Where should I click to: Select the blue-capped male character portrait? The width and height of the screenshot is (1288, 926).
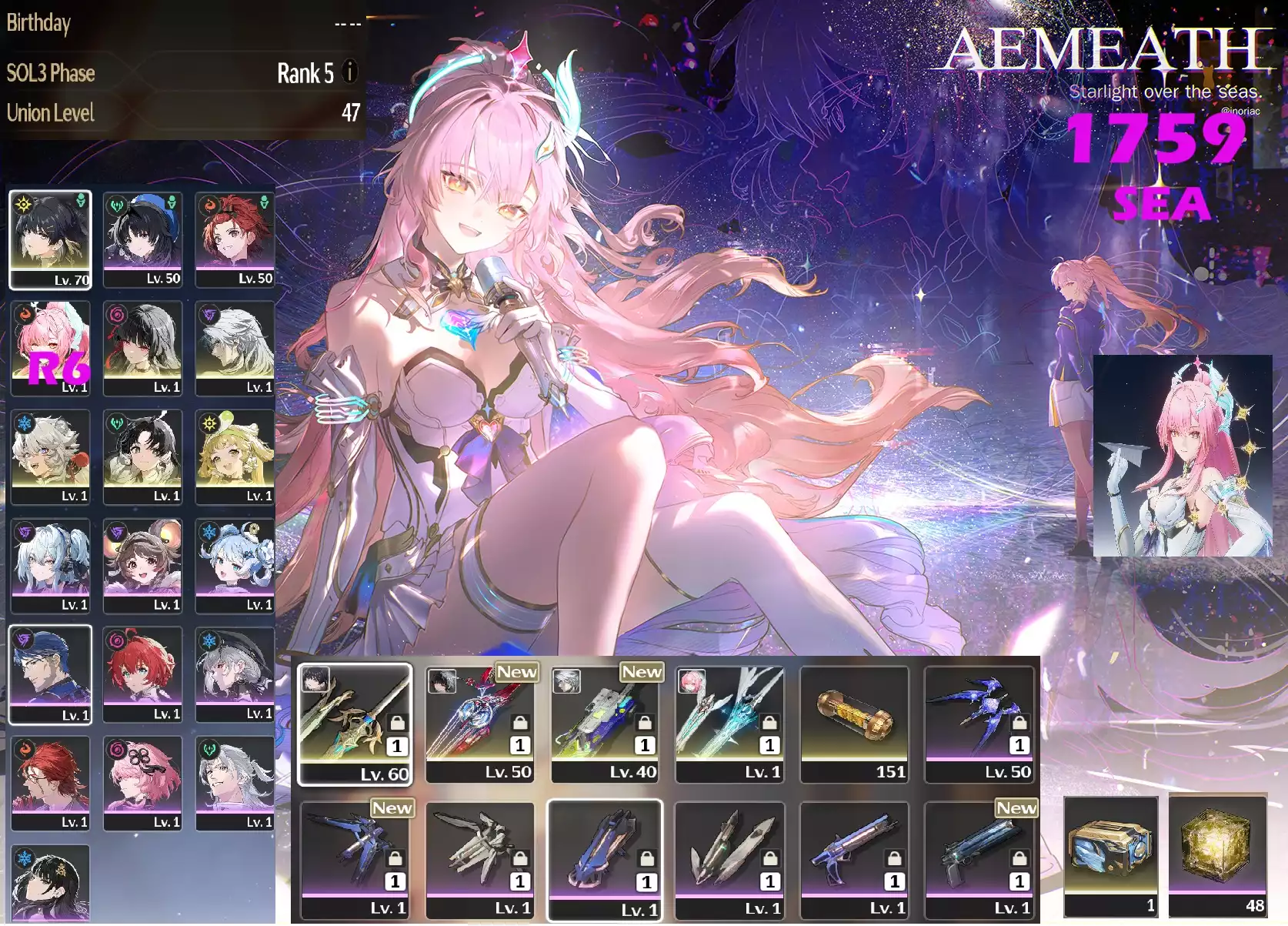(x=51, y=674)
